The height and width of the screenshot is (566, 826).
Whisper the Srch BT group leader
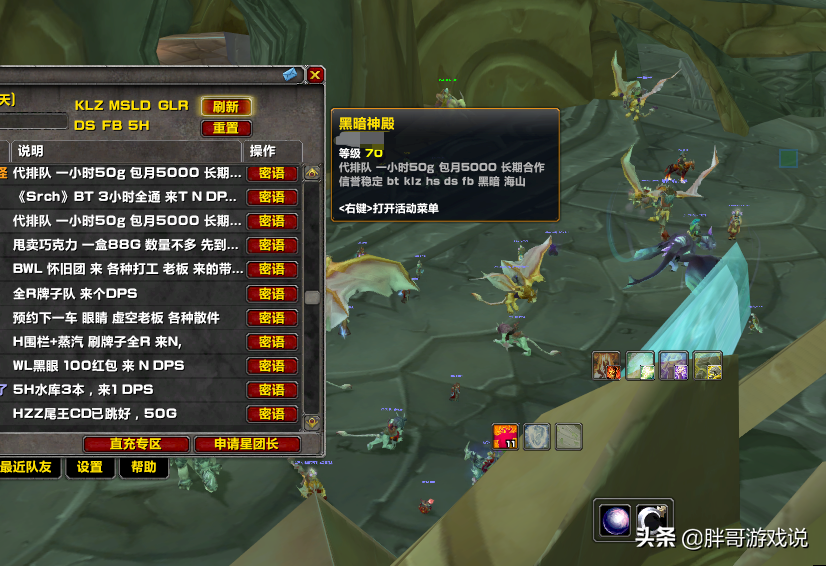pos(272,197)
